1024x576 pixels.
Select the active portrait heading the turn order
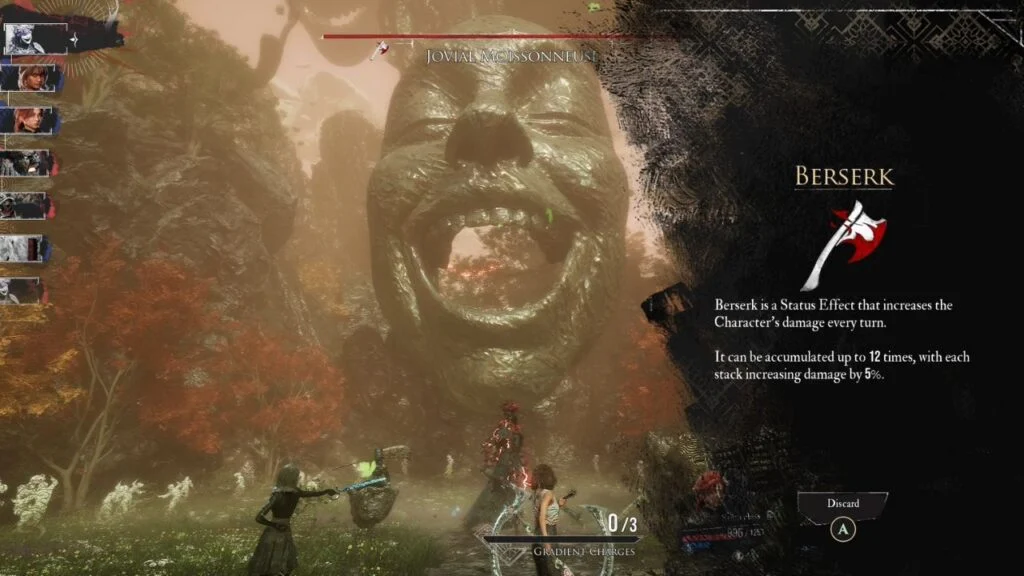pyautogui.click(x=27, y=38)
